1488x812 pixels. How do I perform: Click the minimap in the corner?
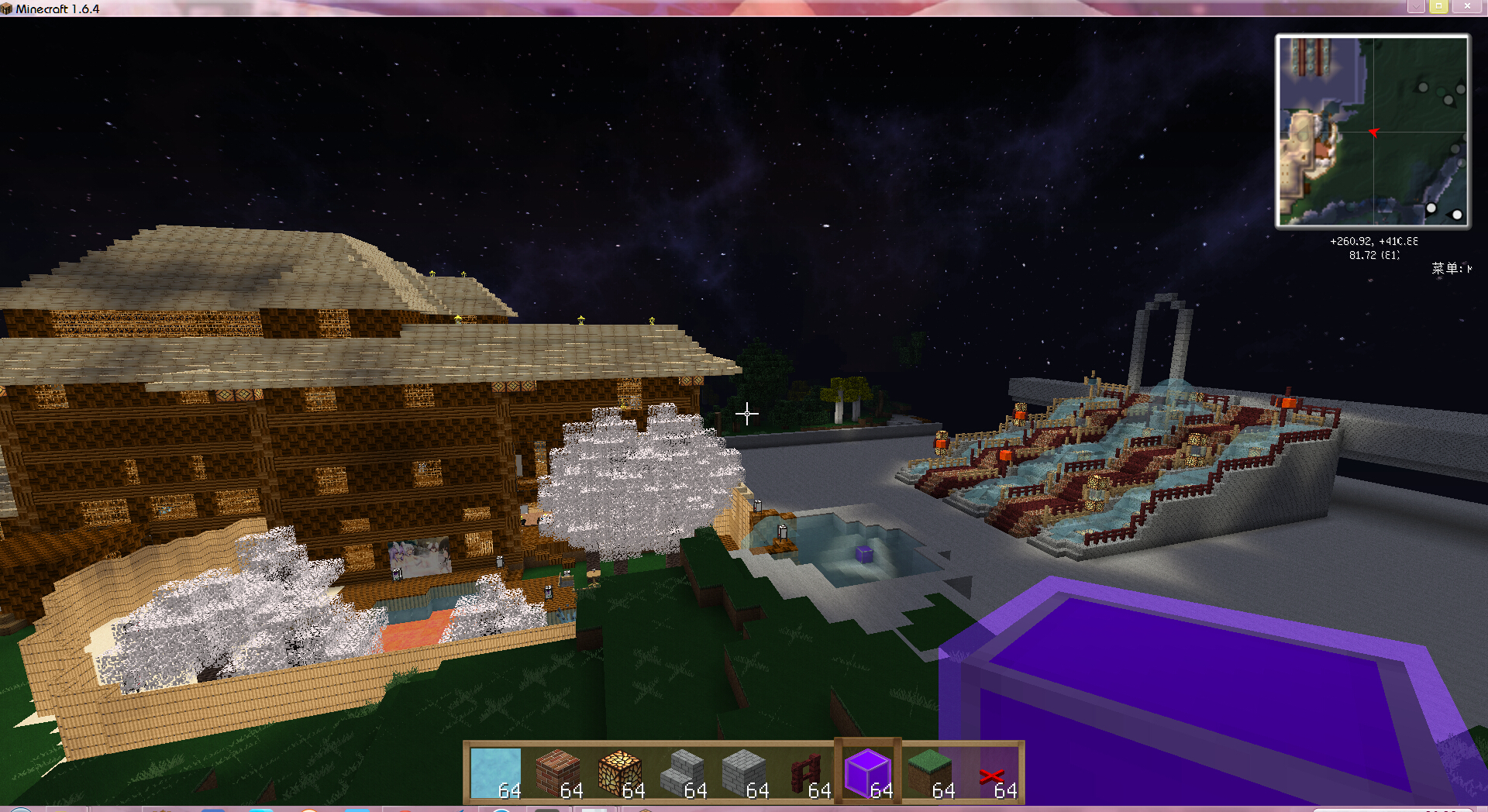(1373, 131)
